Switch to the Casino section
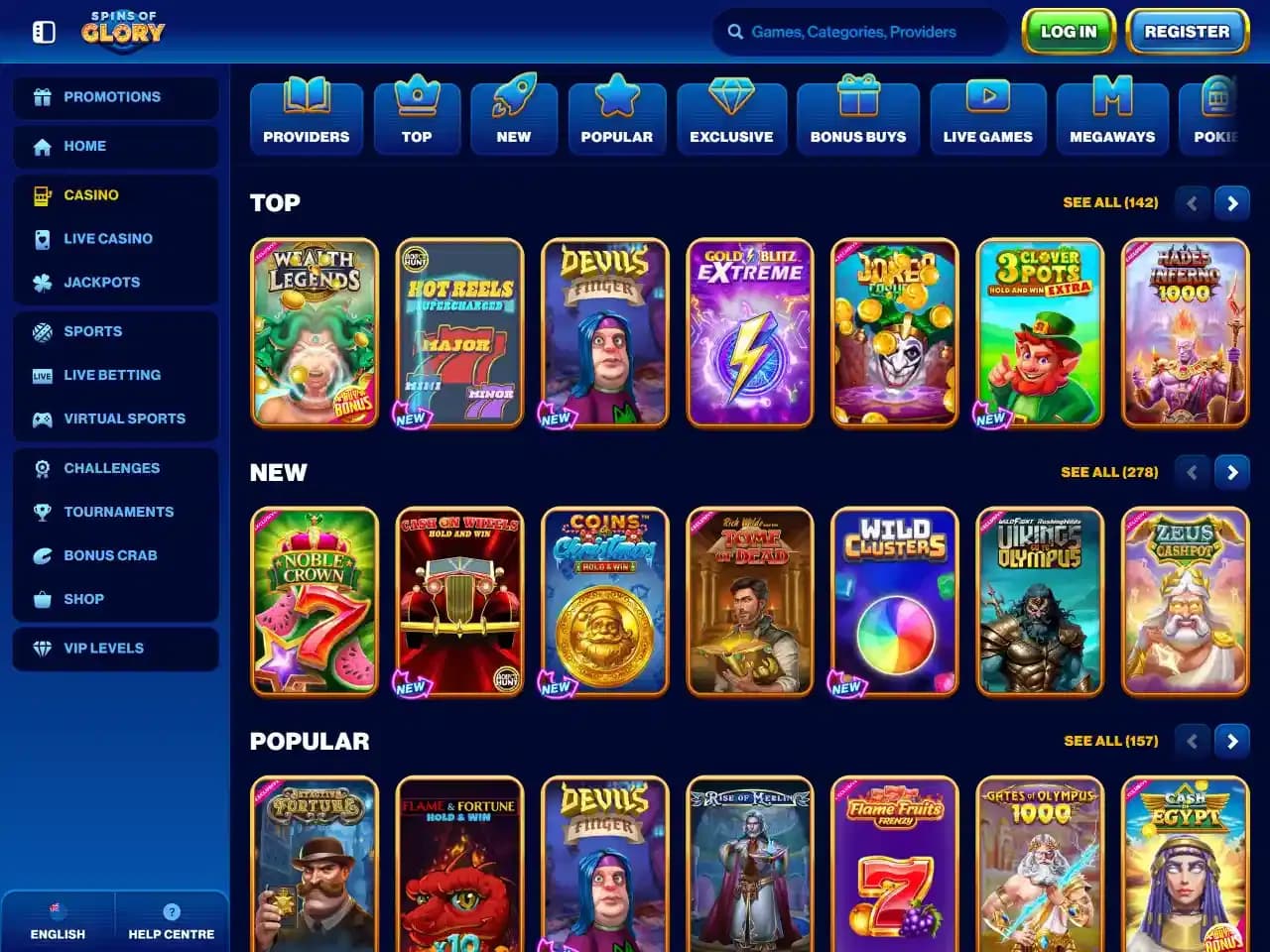This screenshot has width=1270, height=952. 91,194
